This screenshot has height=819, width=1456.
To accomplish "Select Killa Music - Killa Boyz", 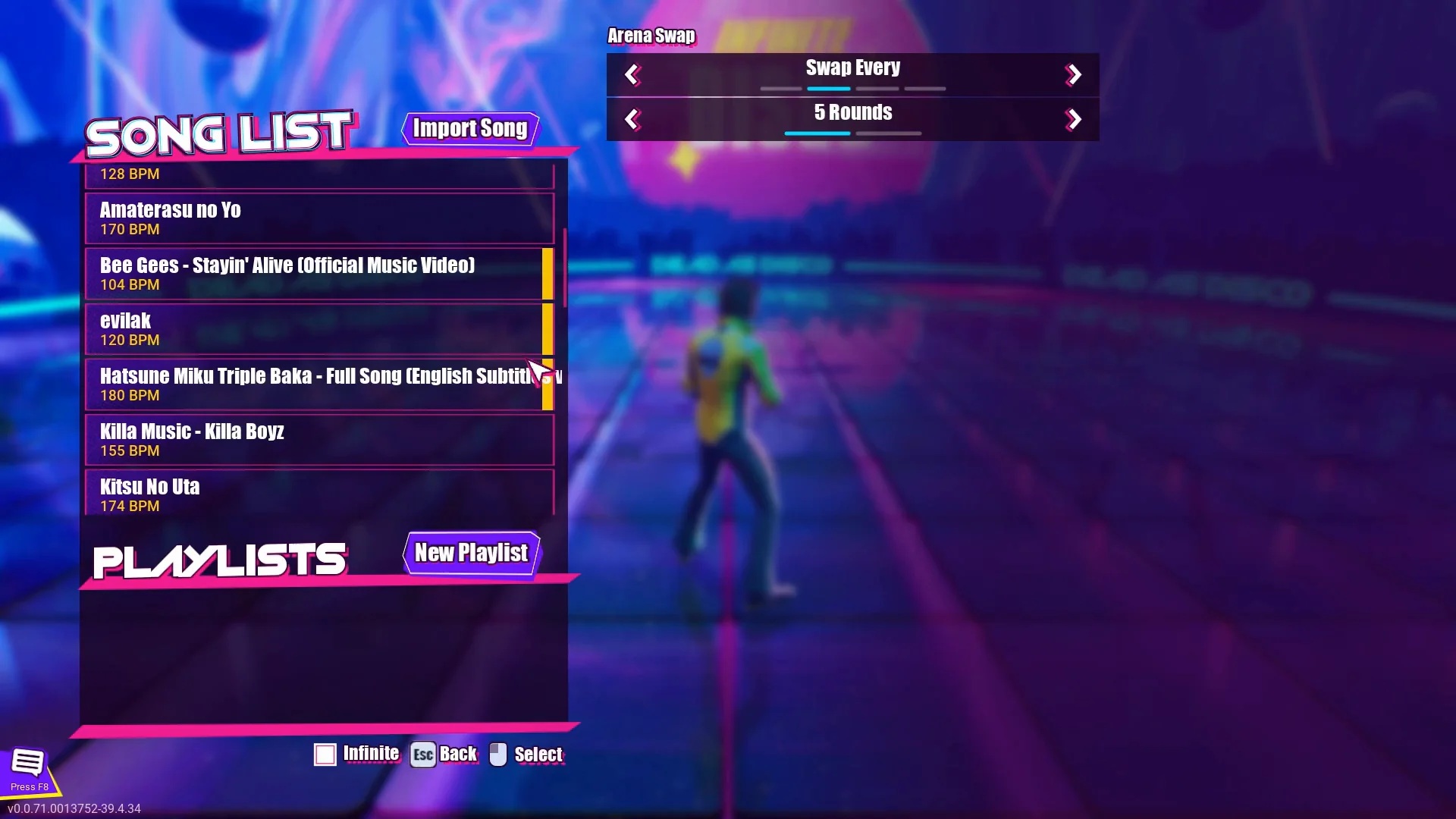I will [x=318, y=440].
